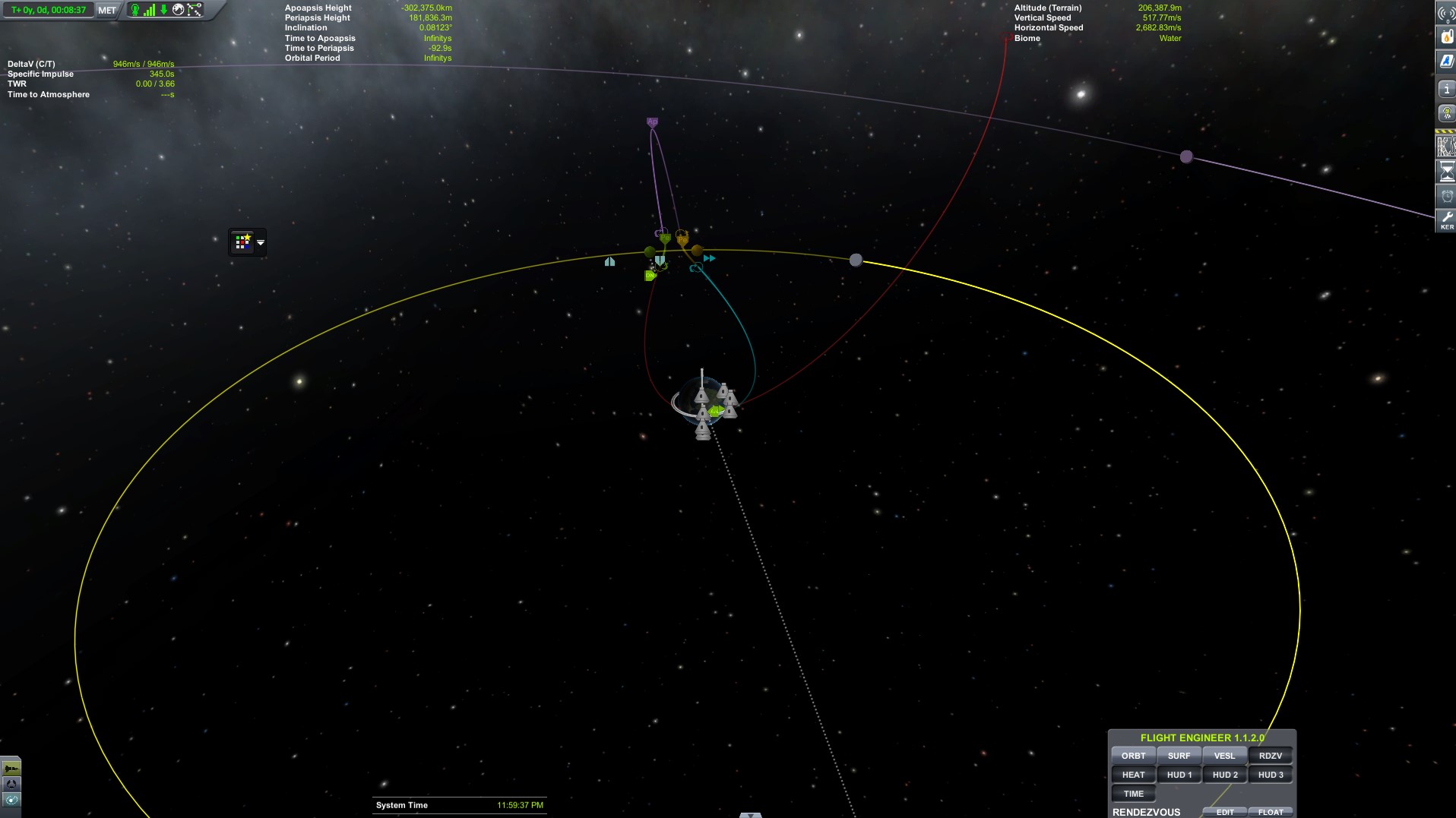1456x818 pixels.
Task: Expand the toolbar widget dropdown arrow
Action: 260,242
